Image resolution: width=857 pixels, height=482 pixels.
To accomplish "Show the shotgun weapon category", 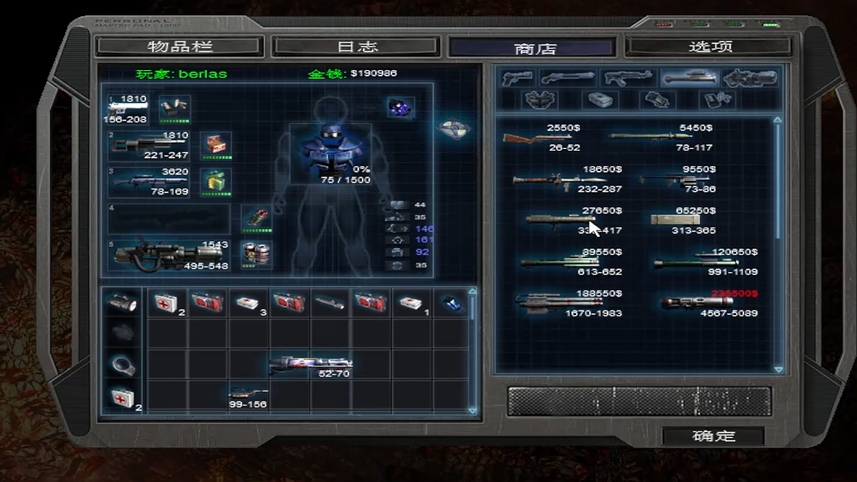I will tap(567, 78).
